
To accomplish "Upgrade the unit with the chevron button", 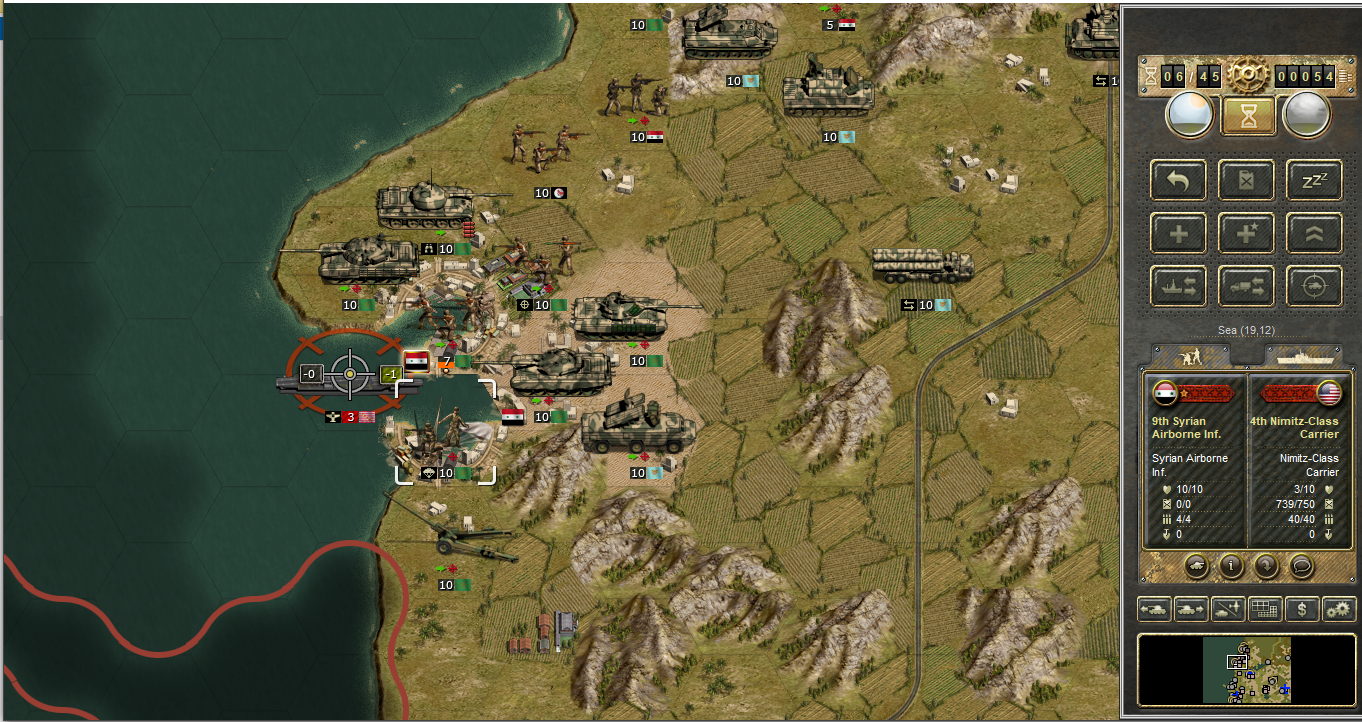I will (1313, 234).
